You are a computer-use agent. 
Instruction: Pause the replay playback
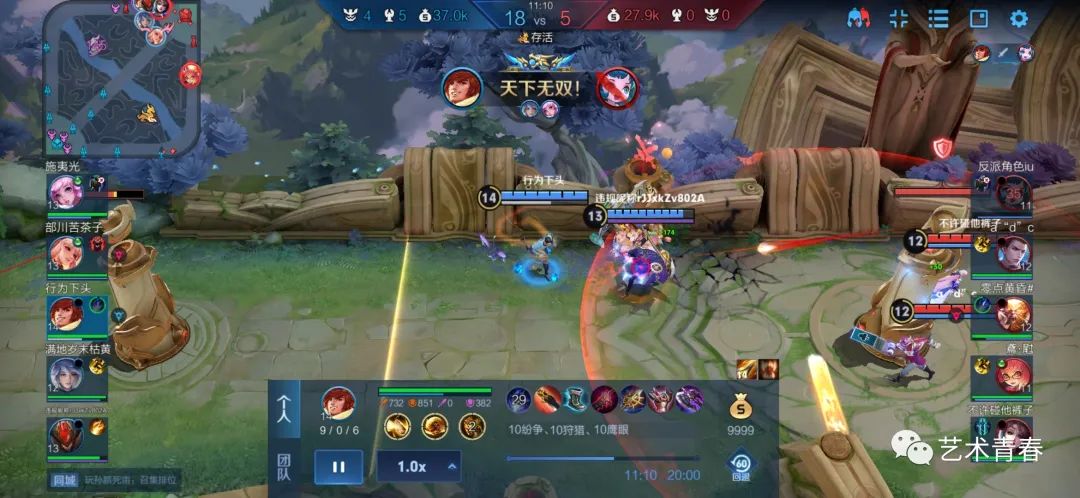pyautogui.click(x=338, y=466)
